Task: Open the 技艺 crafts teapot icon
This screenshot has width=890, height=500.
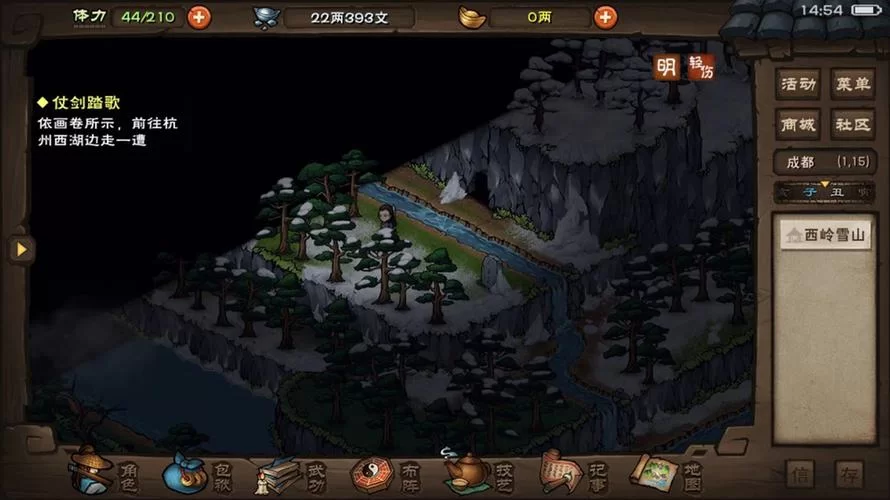Action: coord(478,472)
